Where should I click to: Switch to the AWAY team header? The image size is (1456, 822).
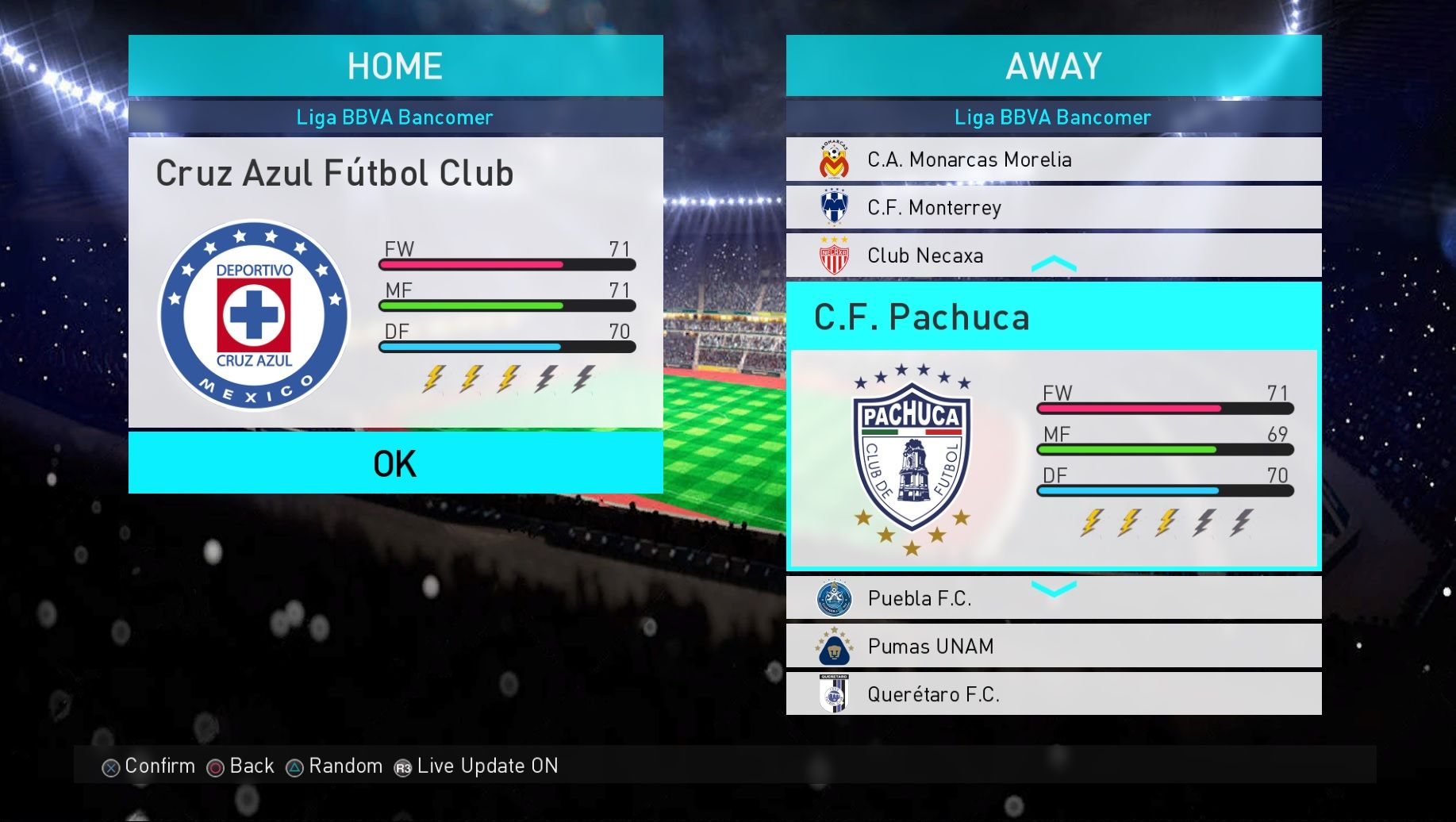point(1053,66)
